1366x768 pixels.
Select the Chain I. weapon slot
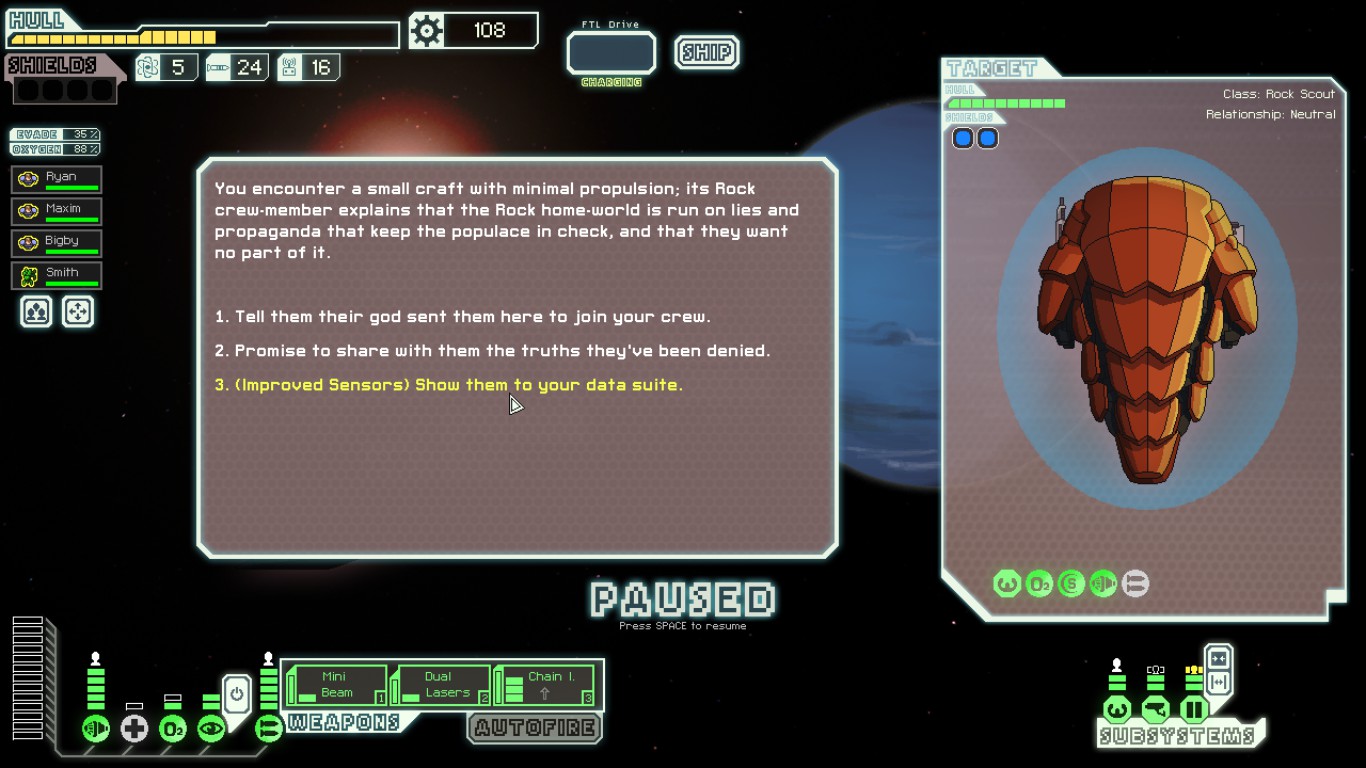(546, 685)
